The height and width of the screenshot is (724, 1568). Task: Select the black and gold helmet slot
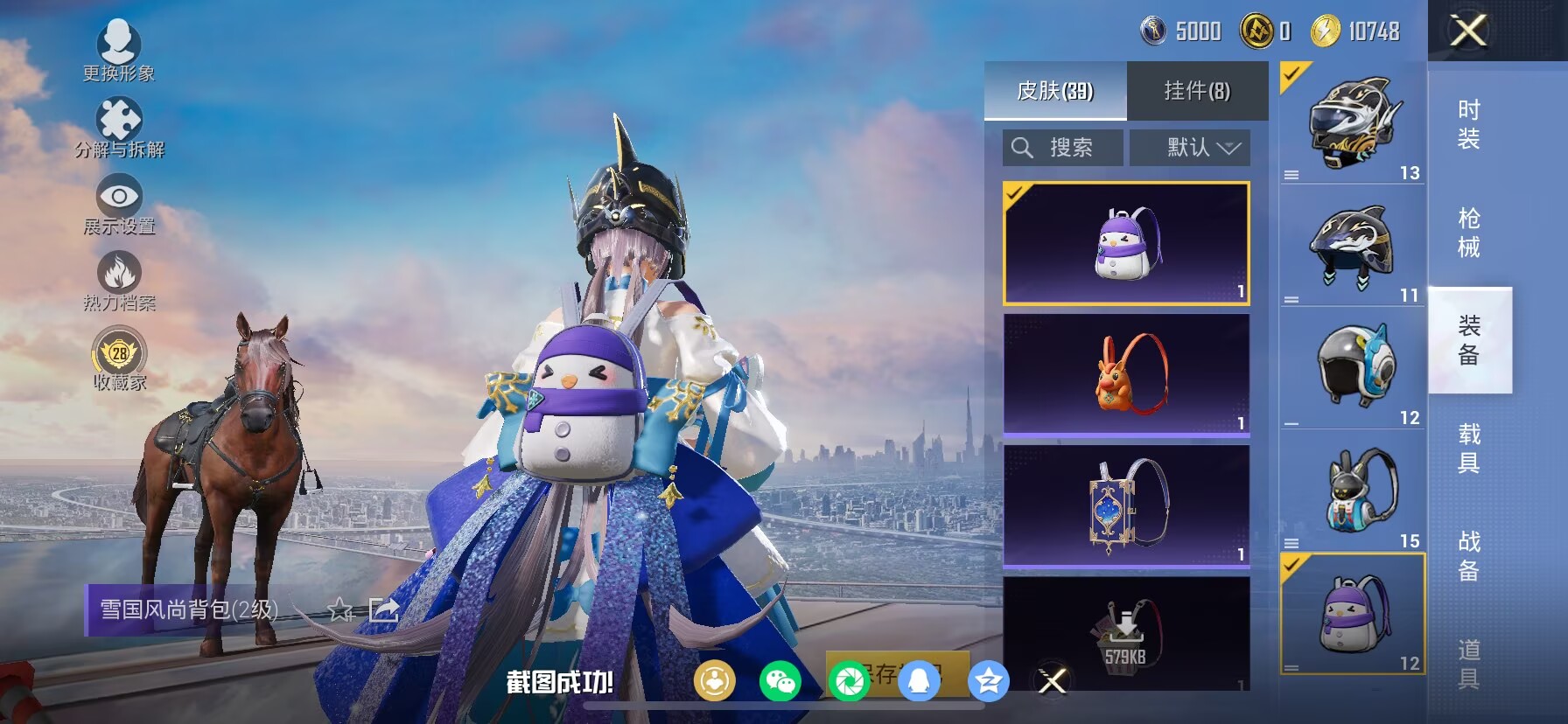pyautogui.click(x=1353, y=122)
